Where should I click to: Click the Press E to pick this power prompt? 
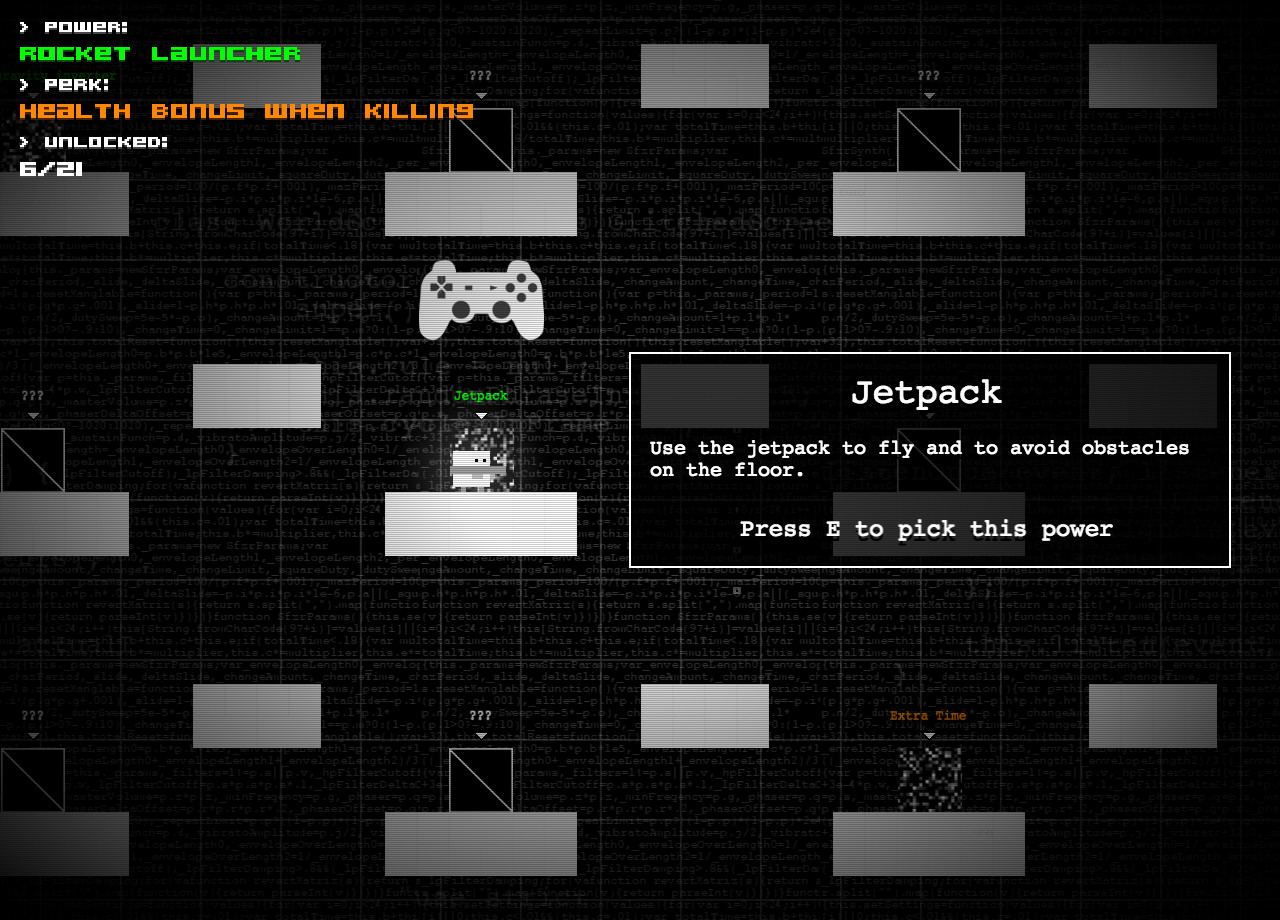(x=926, y=529)
